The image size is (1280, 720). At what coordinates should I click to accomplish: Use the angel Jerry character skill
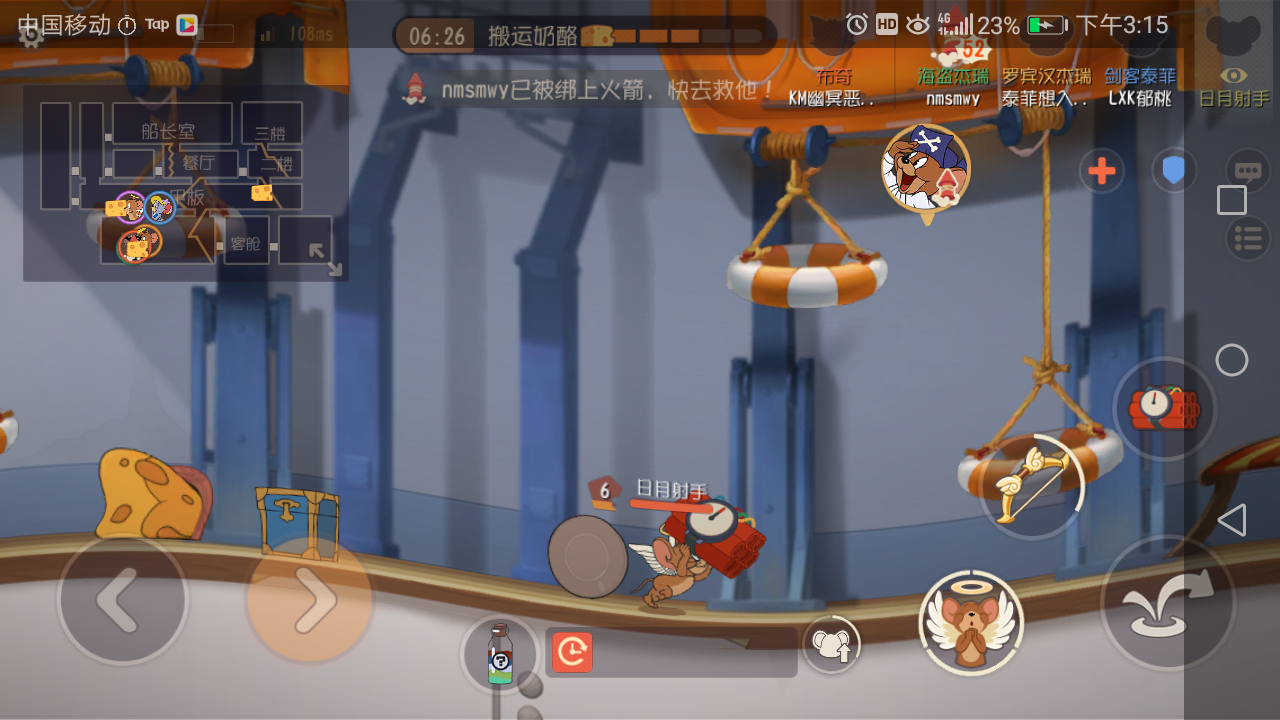(x=971, y=622)
